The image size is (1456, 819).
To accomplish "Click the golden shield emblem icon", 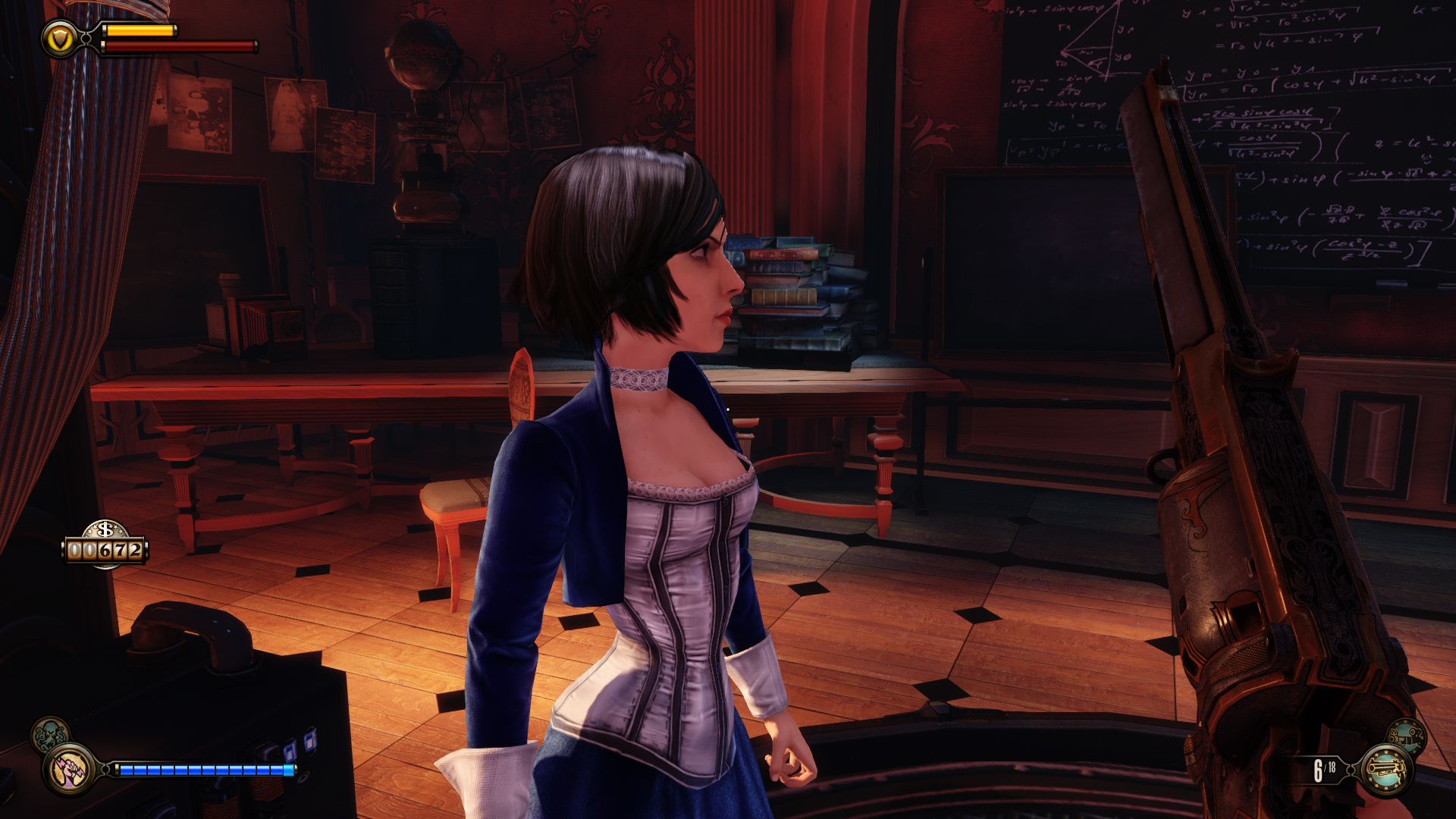I will coord(59,39).
